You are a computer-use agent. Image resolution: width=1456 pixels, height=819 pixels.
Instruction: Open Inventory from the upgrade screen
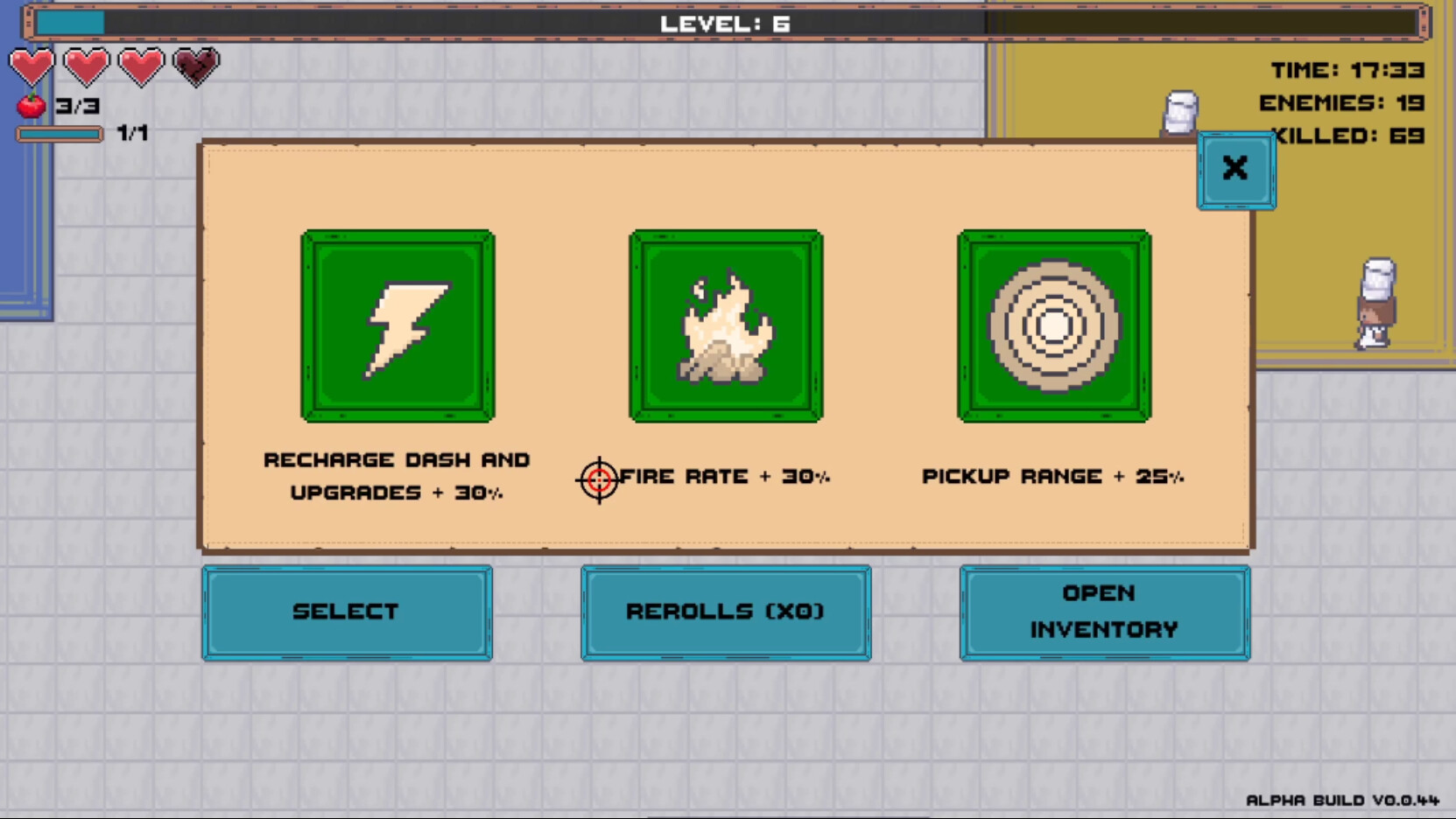coord(1104,612)
